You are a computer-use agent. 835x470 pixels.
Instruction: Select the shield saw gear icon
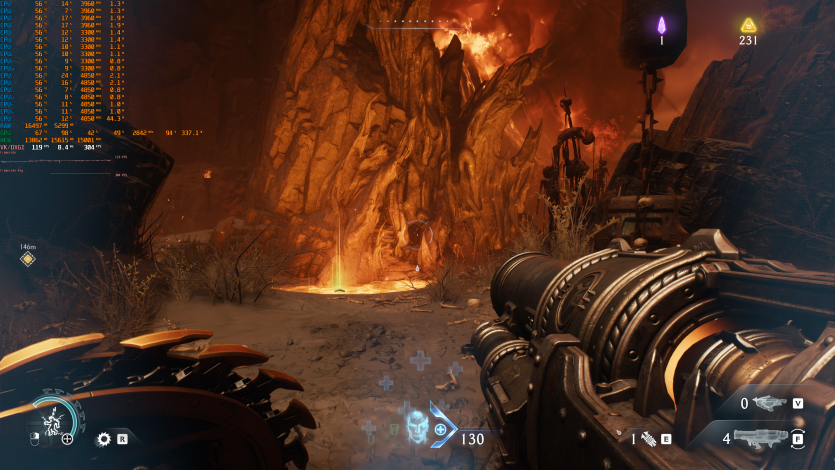[x=103, y=438]
